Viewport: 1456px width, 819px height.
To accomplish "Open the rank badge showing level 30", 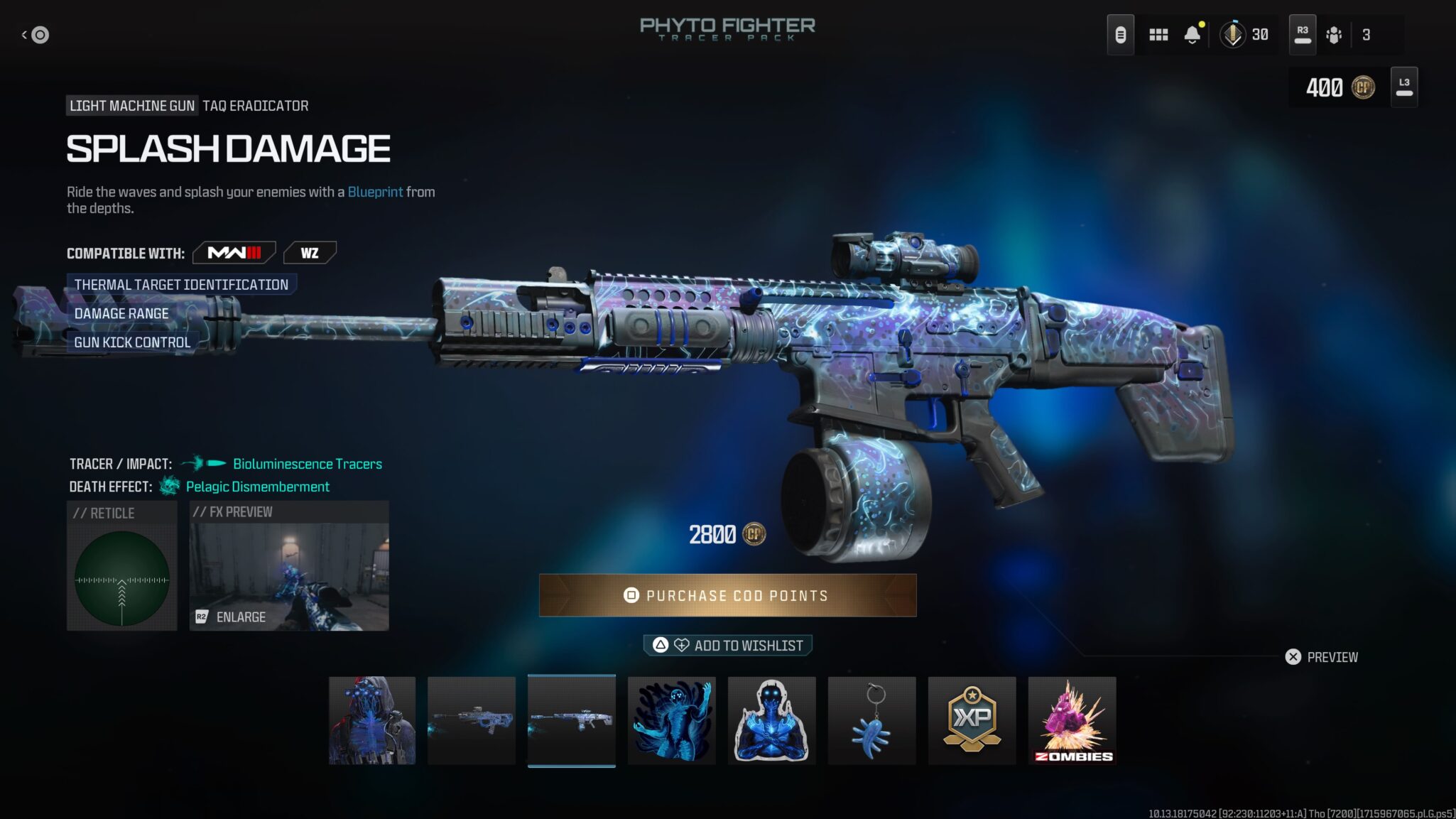I will [1244, 34].
